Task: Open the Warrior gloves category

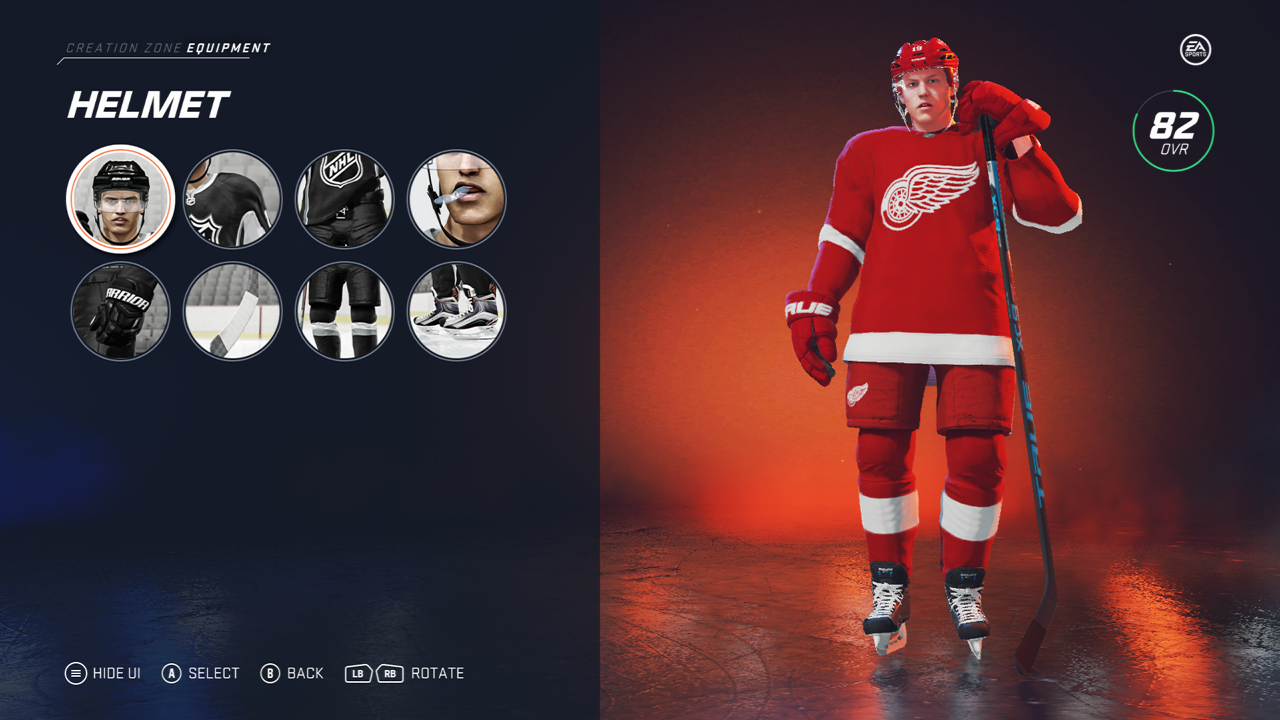Action: pos(121,311)
